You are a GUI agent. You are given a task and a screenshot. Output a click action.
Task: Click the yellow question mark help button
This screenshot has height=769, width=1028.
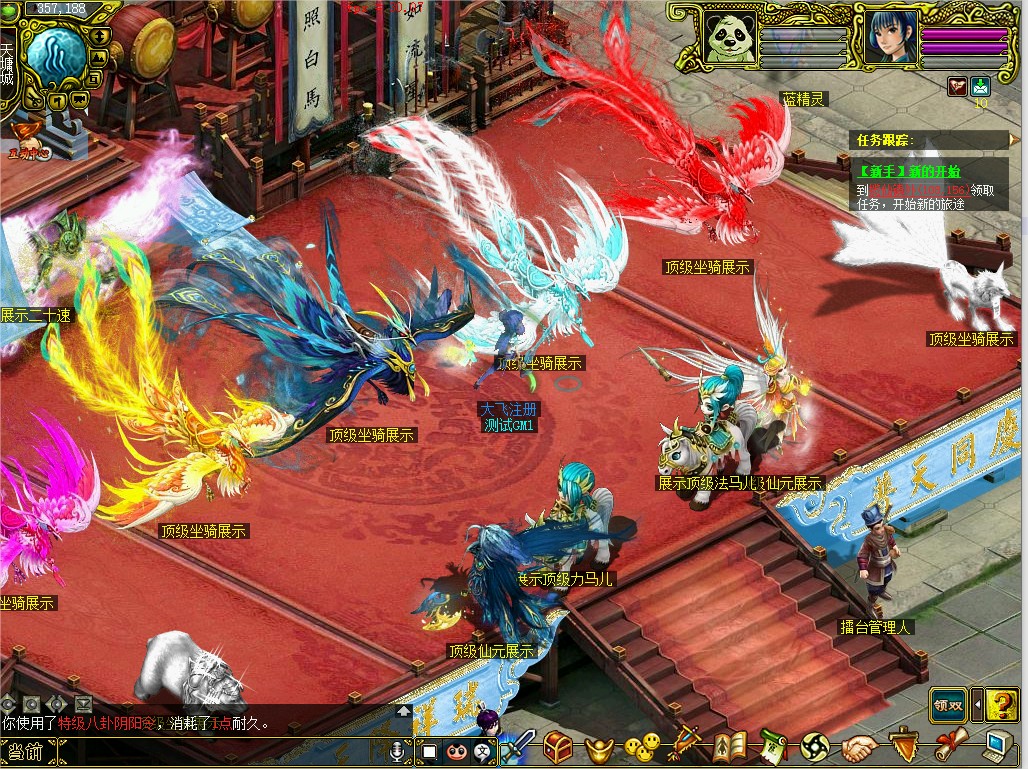pos(1001,705)
